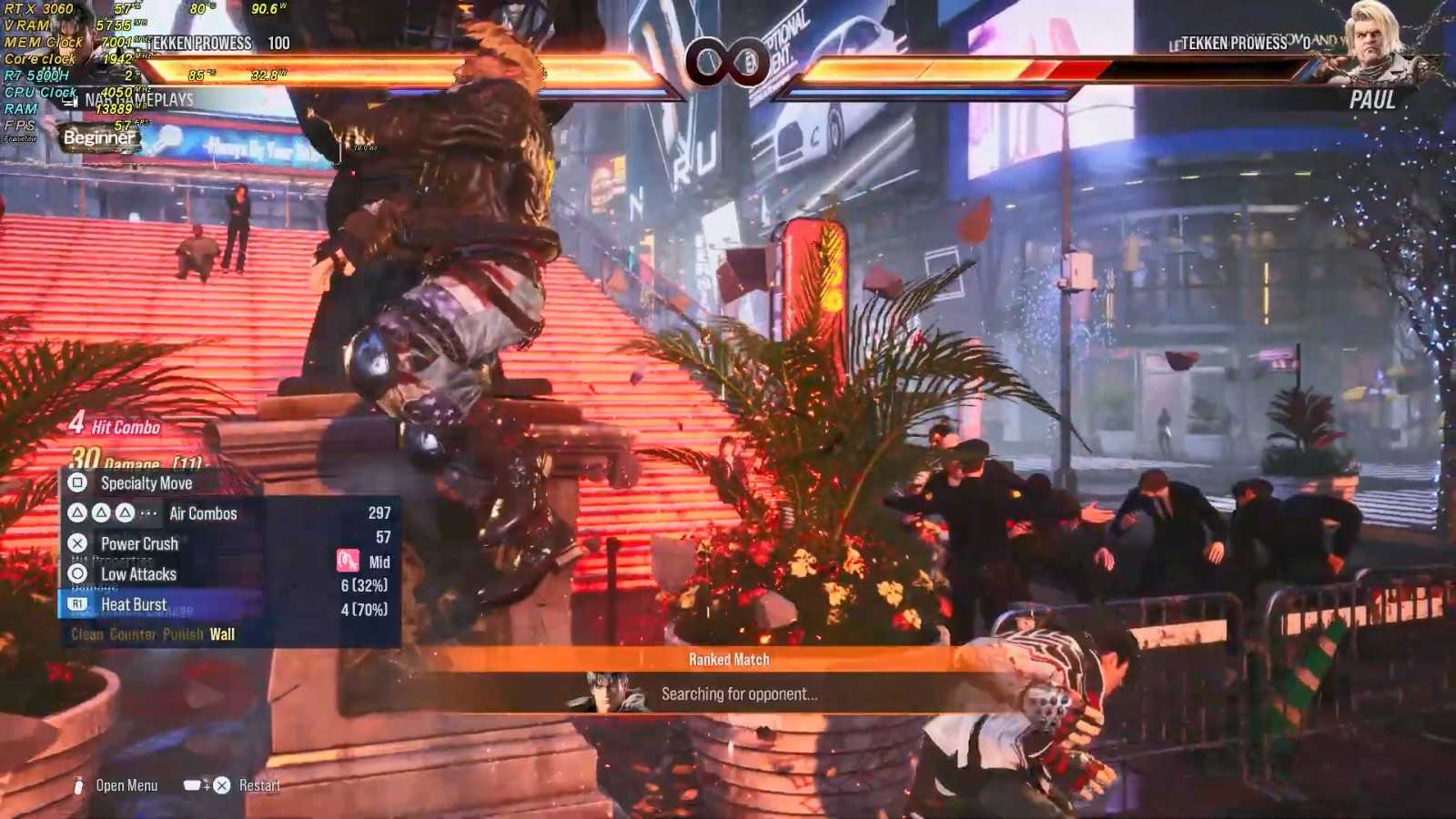Image resolution: width=1456 pixels, height=819 pixels.
Task: Restart the practice session
Action: [258, 785]
